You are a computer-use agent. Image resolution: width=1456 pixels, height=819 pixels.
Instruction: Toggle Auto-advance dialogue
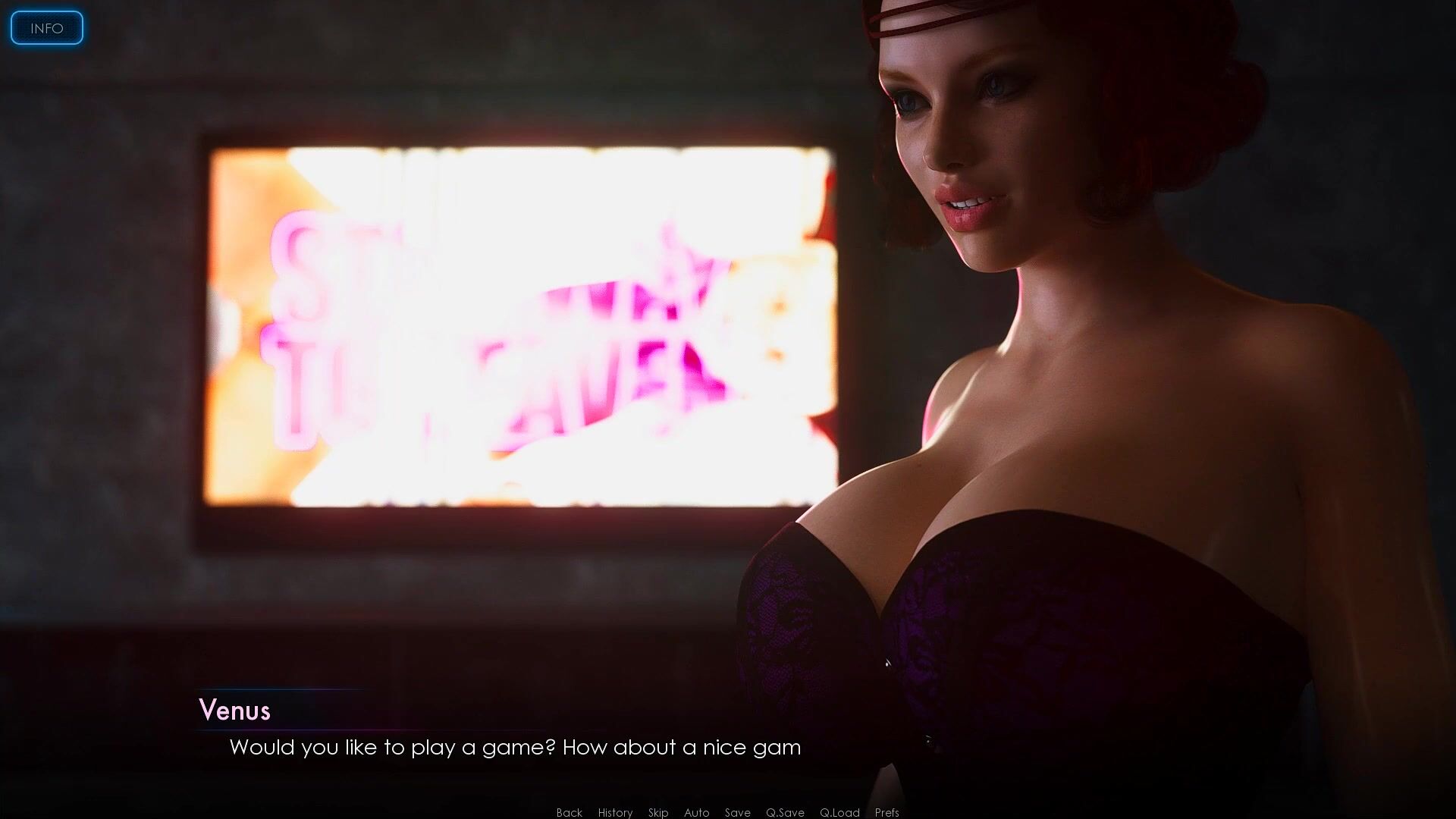point(696,812)
